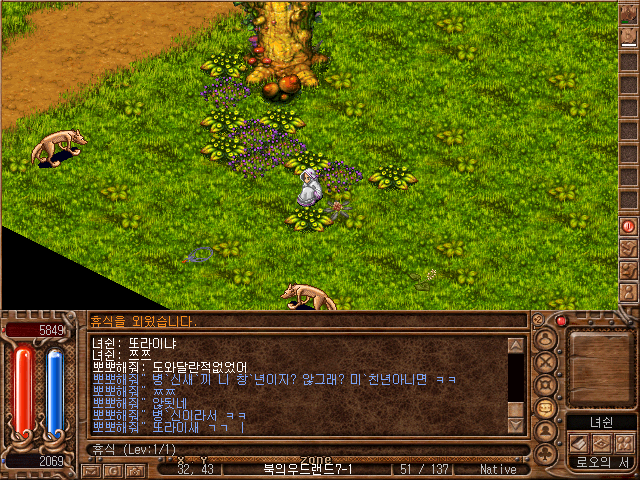The height and width of the screenshot is (480, 640).
Task: Select the 로오의 서 label
Action: pyautogui.click(x=600, y=462)
